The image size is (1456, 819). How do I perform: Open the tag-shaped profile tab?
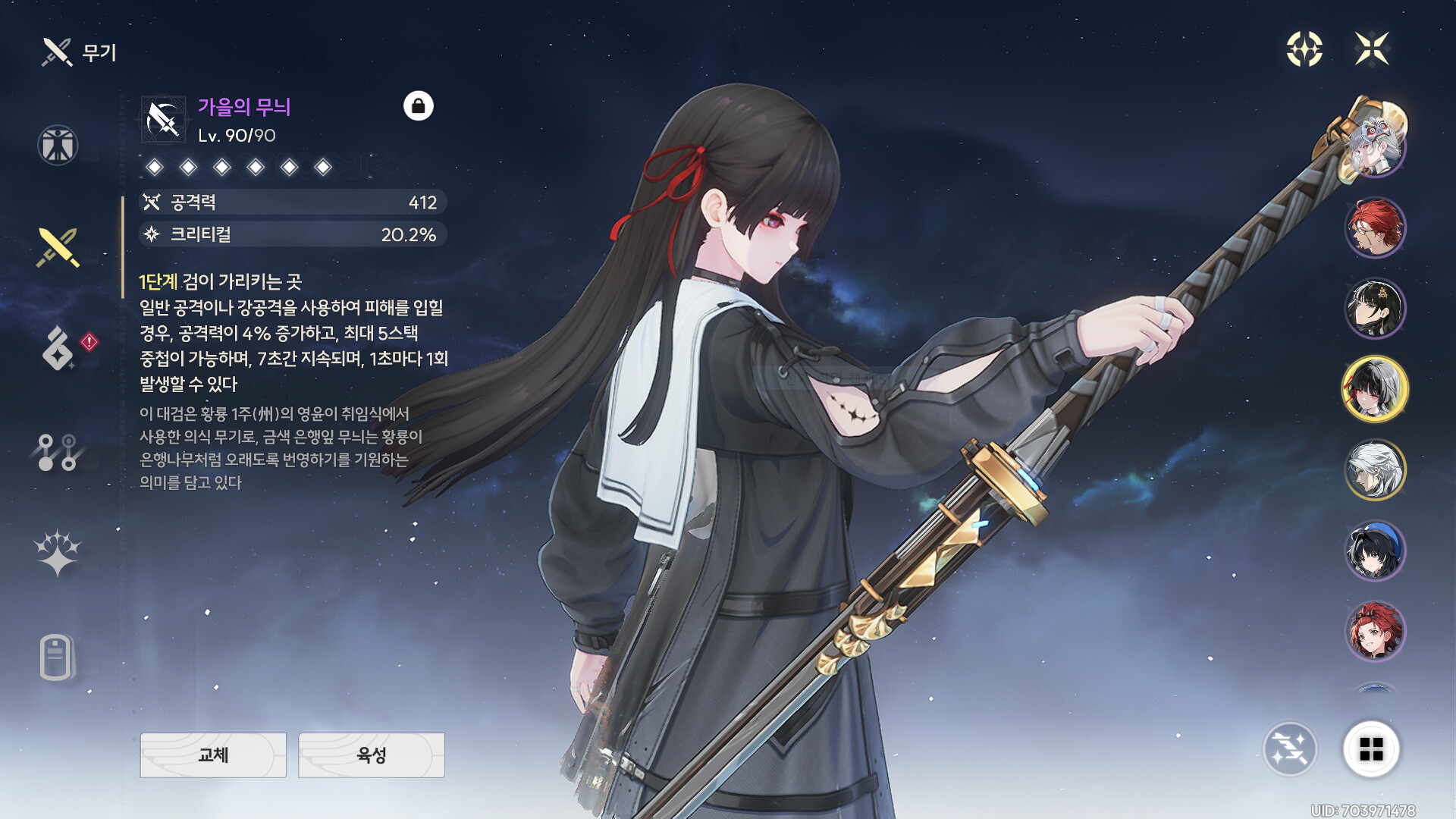tap(56, 657)
